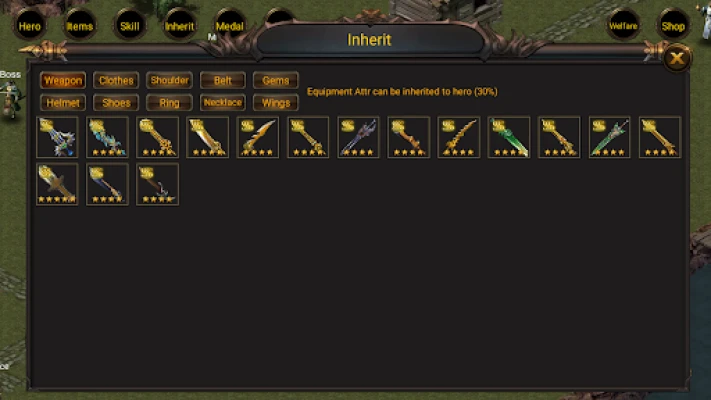Switch to the Clothes tab
The image size is (711, 400).
116,80
